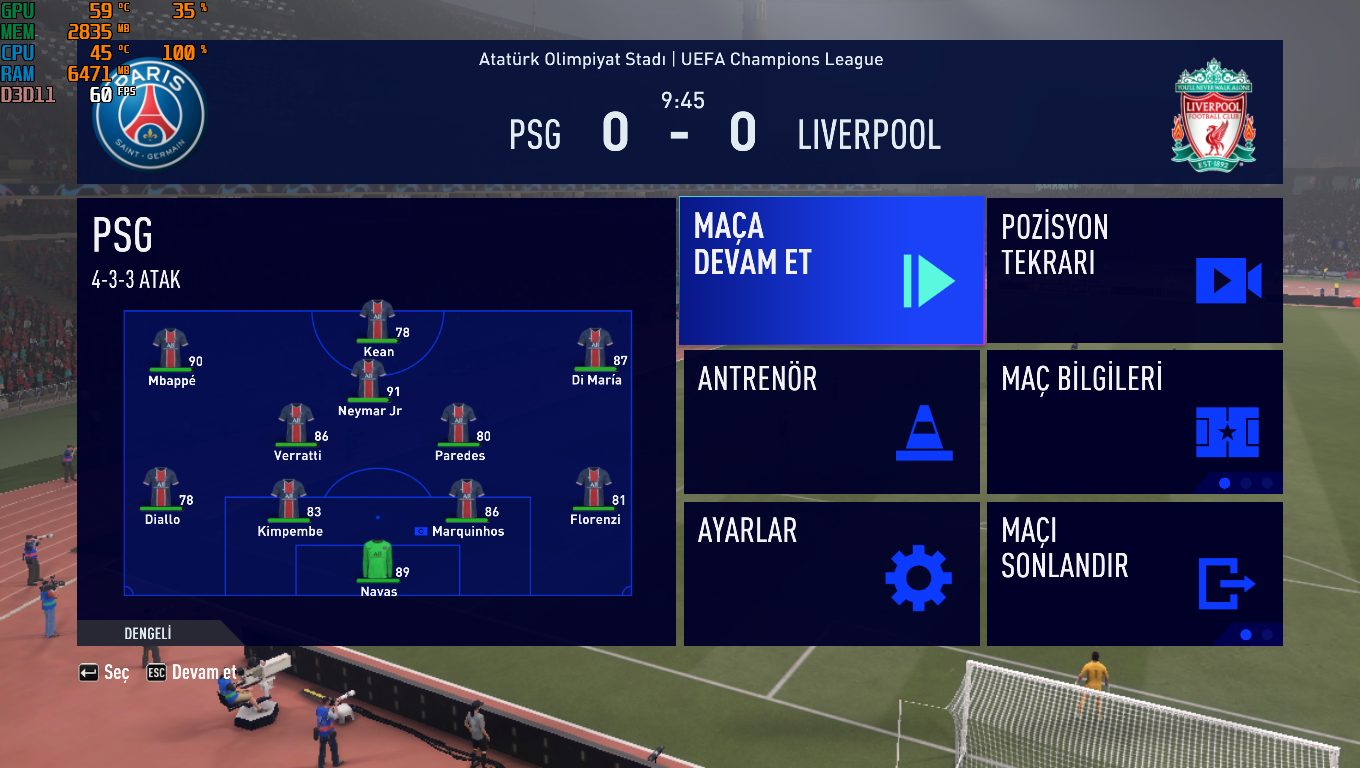The width and height of the screenshot is (1360, 768).
Task: Click the stadium card icon on MAÇ BİLGİLERİ
Action: tap(1229, 434)
